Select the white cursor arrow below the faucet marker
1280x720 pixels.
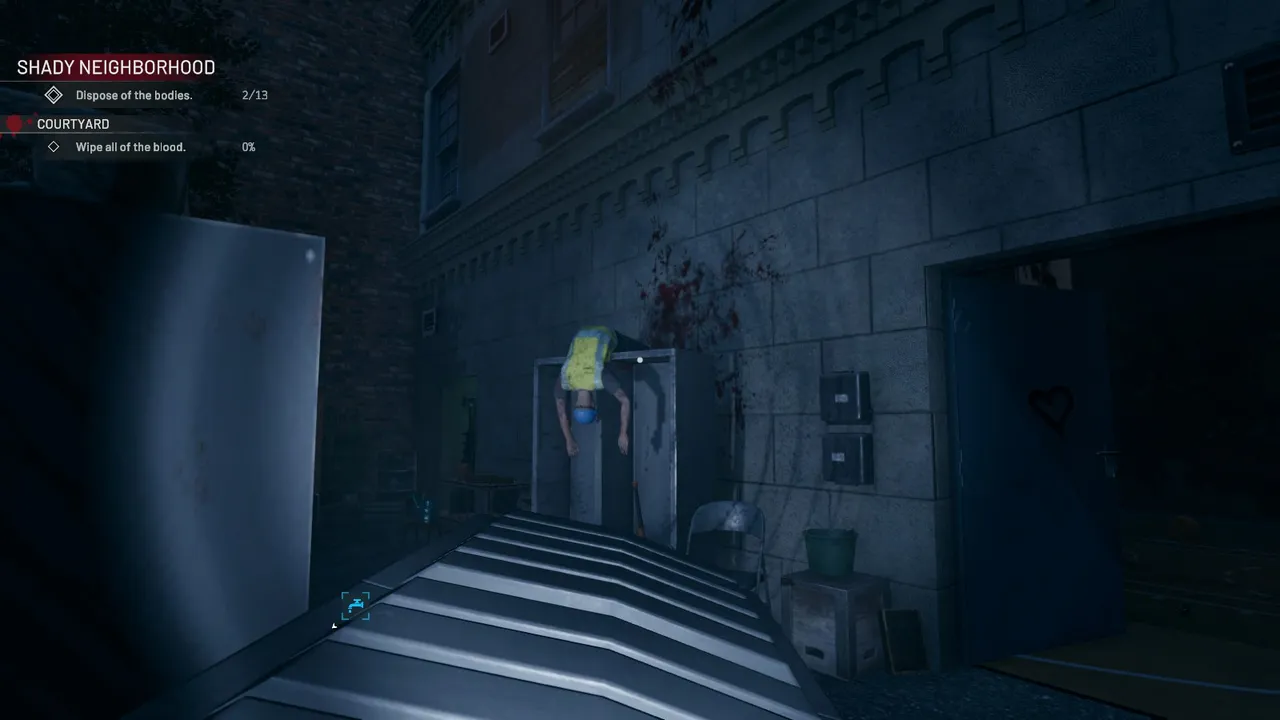(333, 627)
